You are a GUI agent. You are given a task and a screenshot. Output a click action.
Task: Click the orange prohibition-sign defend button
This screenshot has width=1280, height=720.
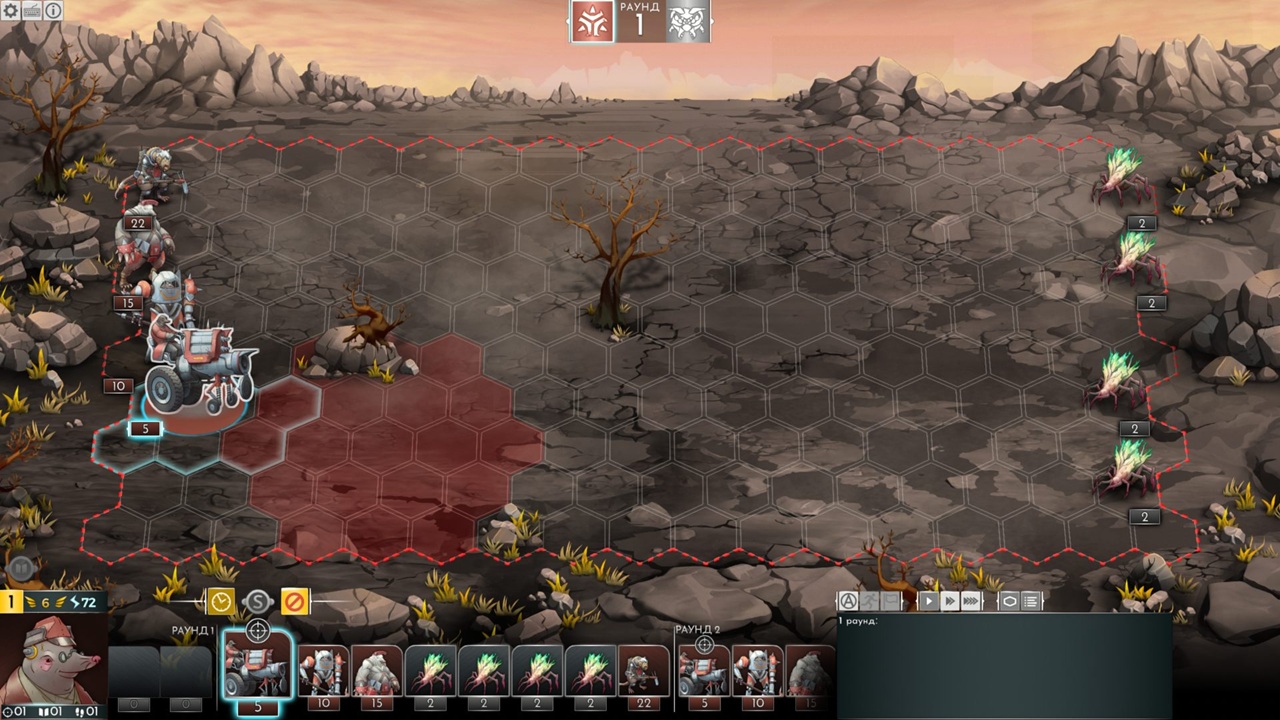coord(294,601)
